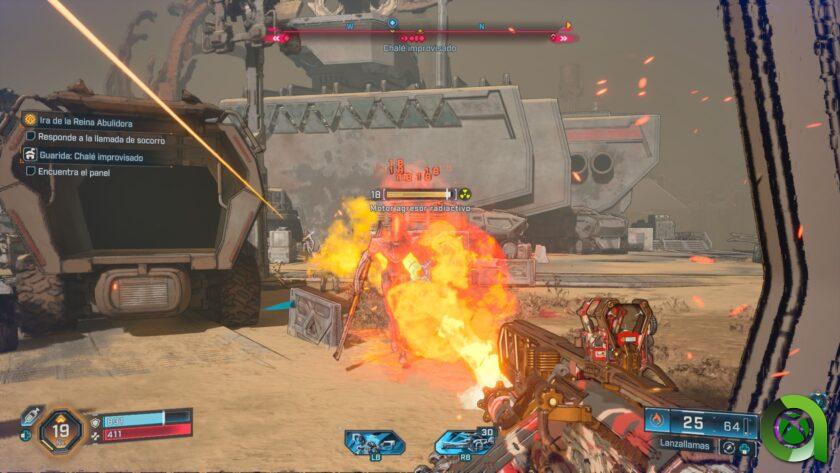The height and width of the screenshot is (473, 840).
Task: Click the level 19 character badge
Action: point(59,431)
